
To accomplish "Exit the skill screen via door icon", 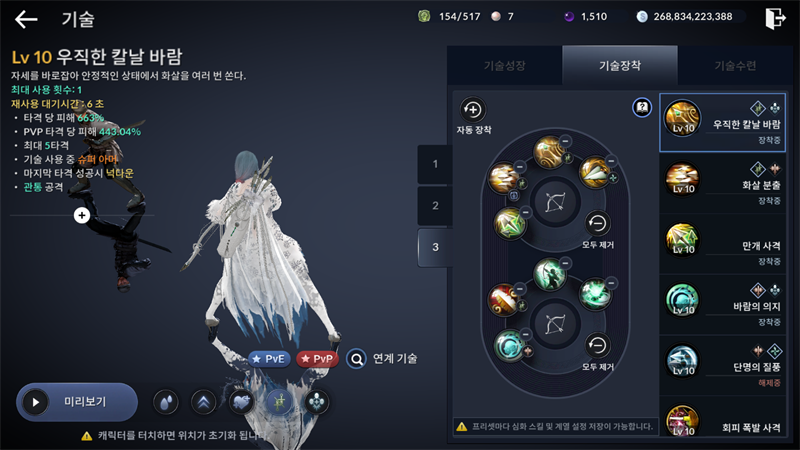I will point(774,18).
